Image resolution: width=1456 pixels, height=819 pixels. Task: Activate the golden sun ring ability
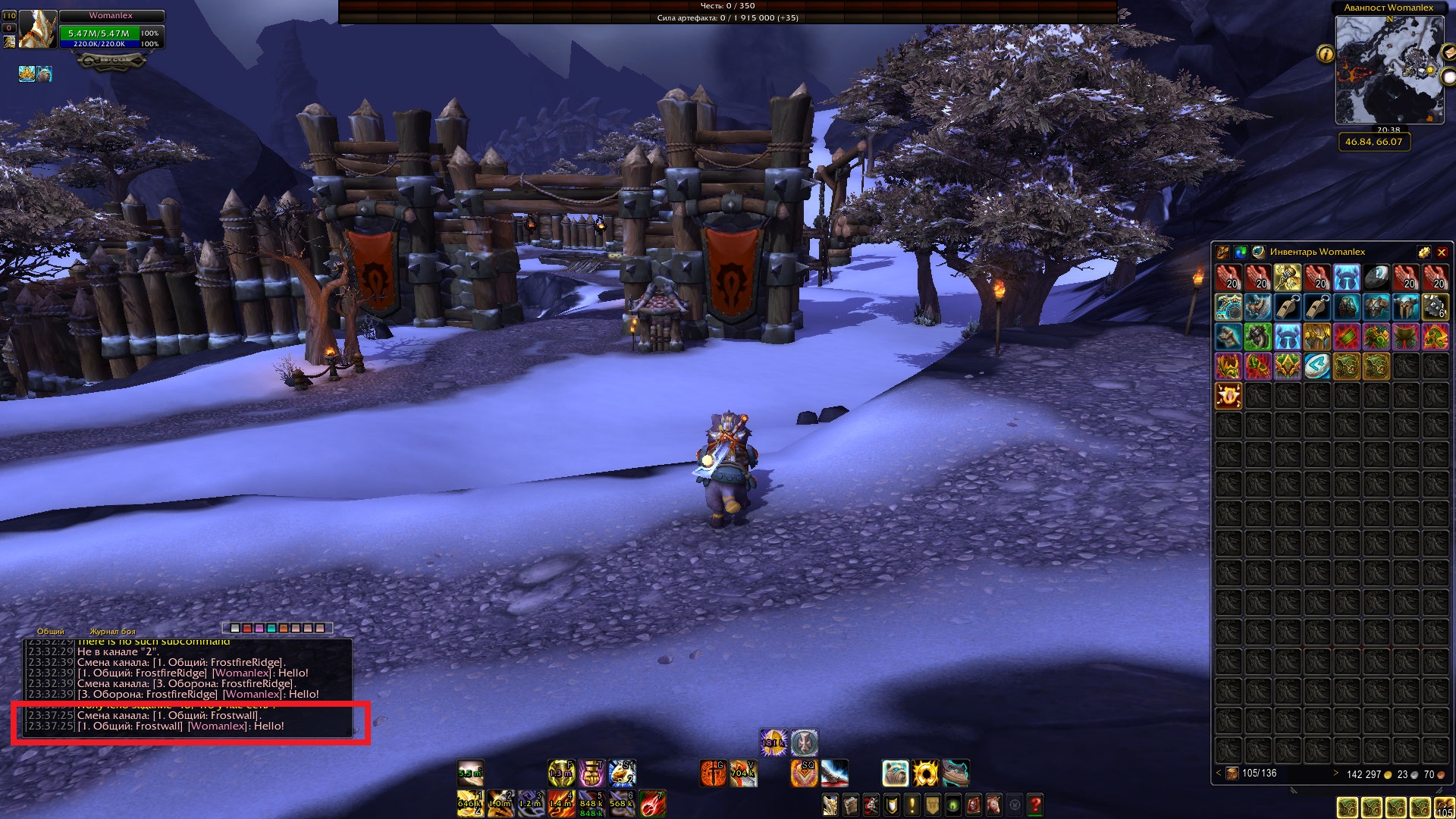pos(925,773)
